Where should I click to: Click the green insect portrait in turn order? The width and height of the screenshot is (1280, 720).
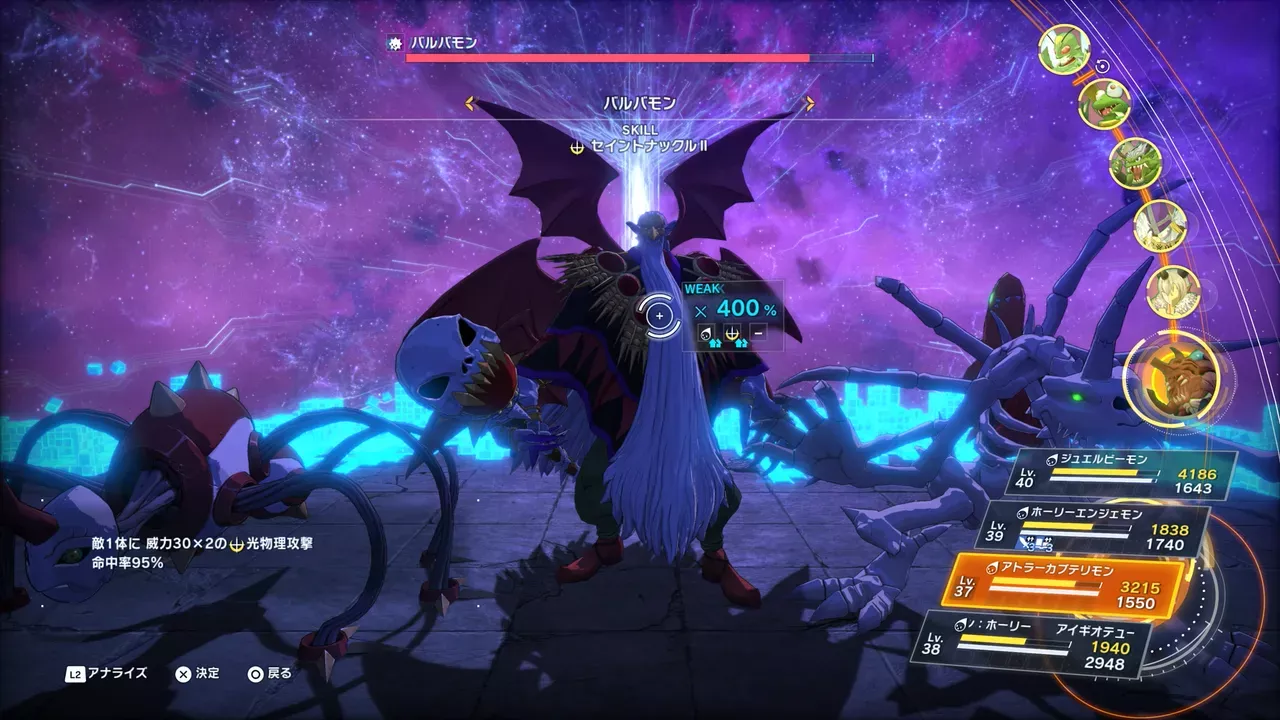pos(1063,49)
